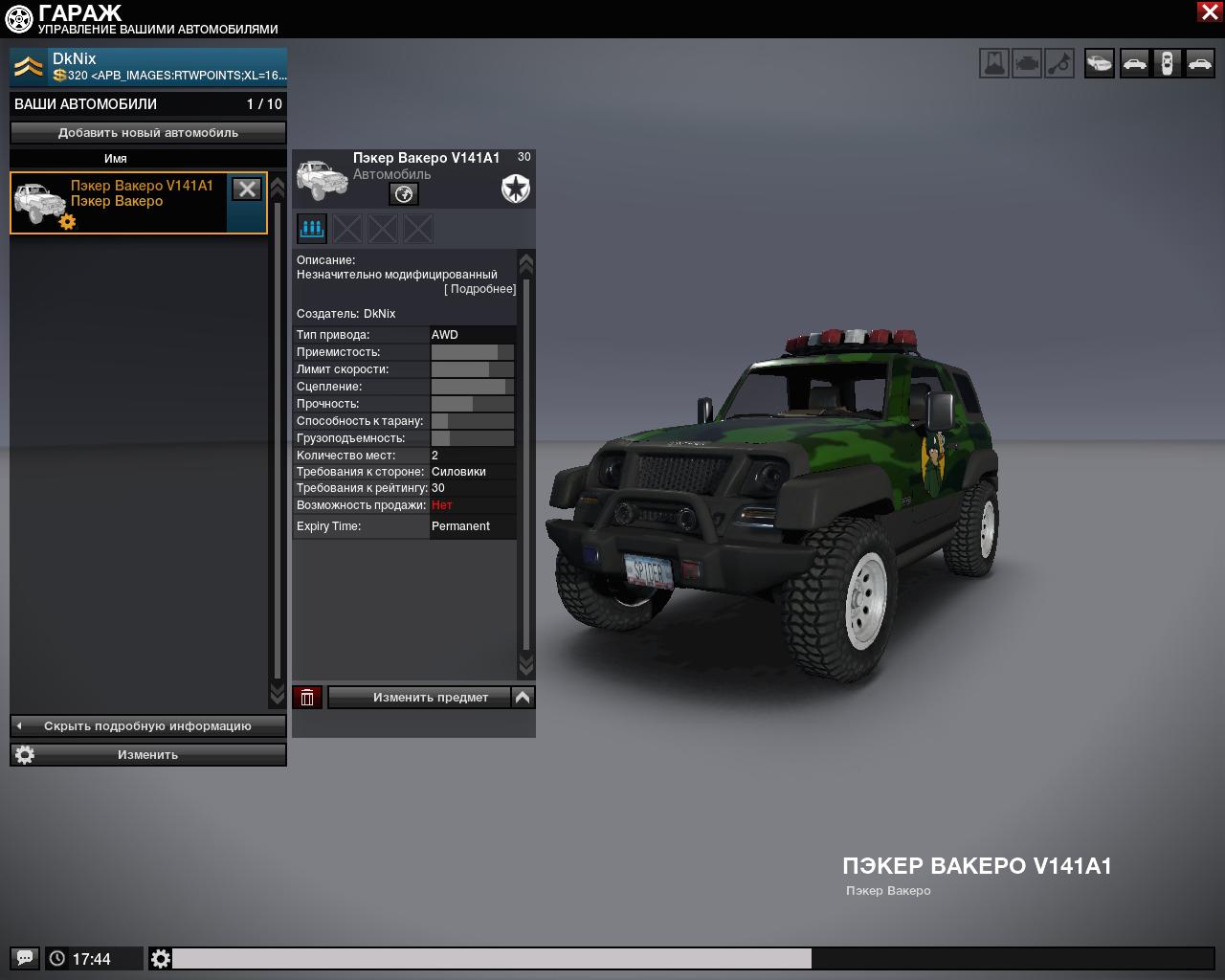Sort vehicles by the 'Имя' column header
Viewport: 1225px width, 980px height.
pyautogui.click(x=116, y=159)
